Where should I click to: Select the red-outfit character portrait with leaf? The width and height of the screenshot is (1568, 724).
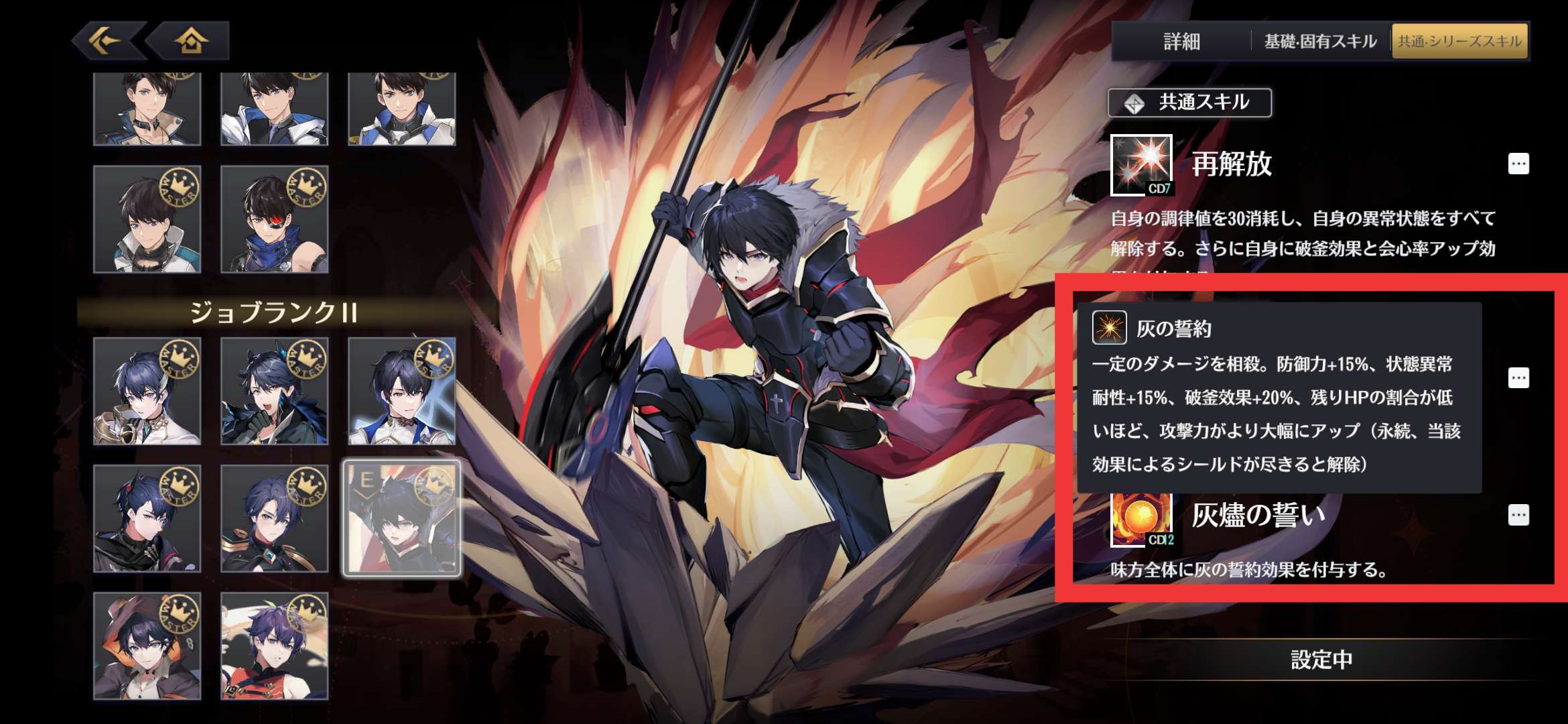(275, 646)
